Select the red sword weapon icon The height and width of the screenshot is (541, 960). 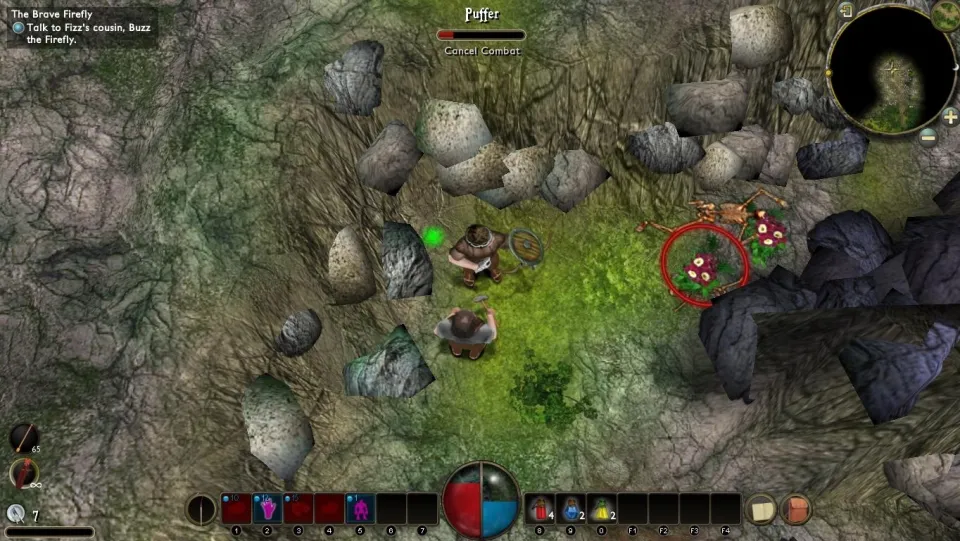pos(23,473)
